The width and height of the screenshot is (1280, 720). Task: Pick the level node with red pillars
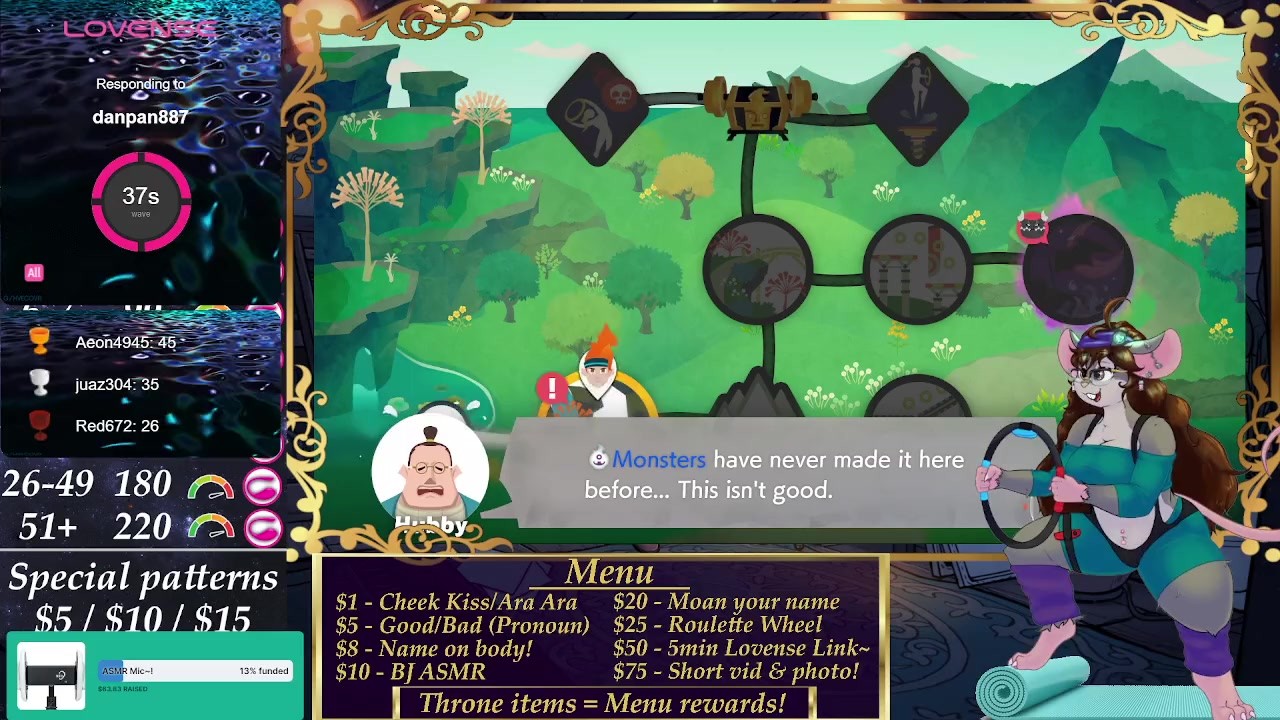coord(916,268)
